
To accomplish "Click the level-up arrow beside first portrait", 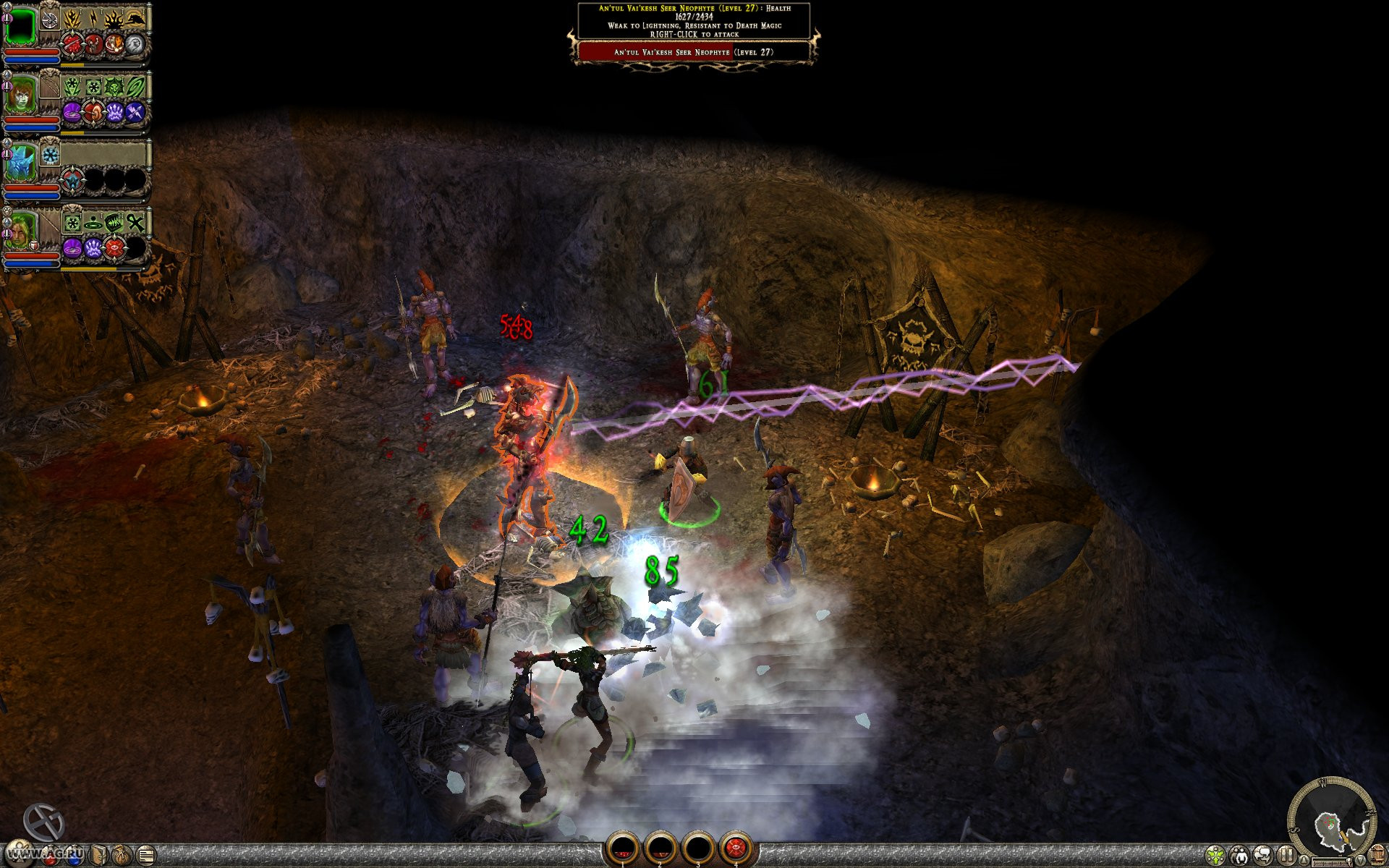I will coord(7,7).
